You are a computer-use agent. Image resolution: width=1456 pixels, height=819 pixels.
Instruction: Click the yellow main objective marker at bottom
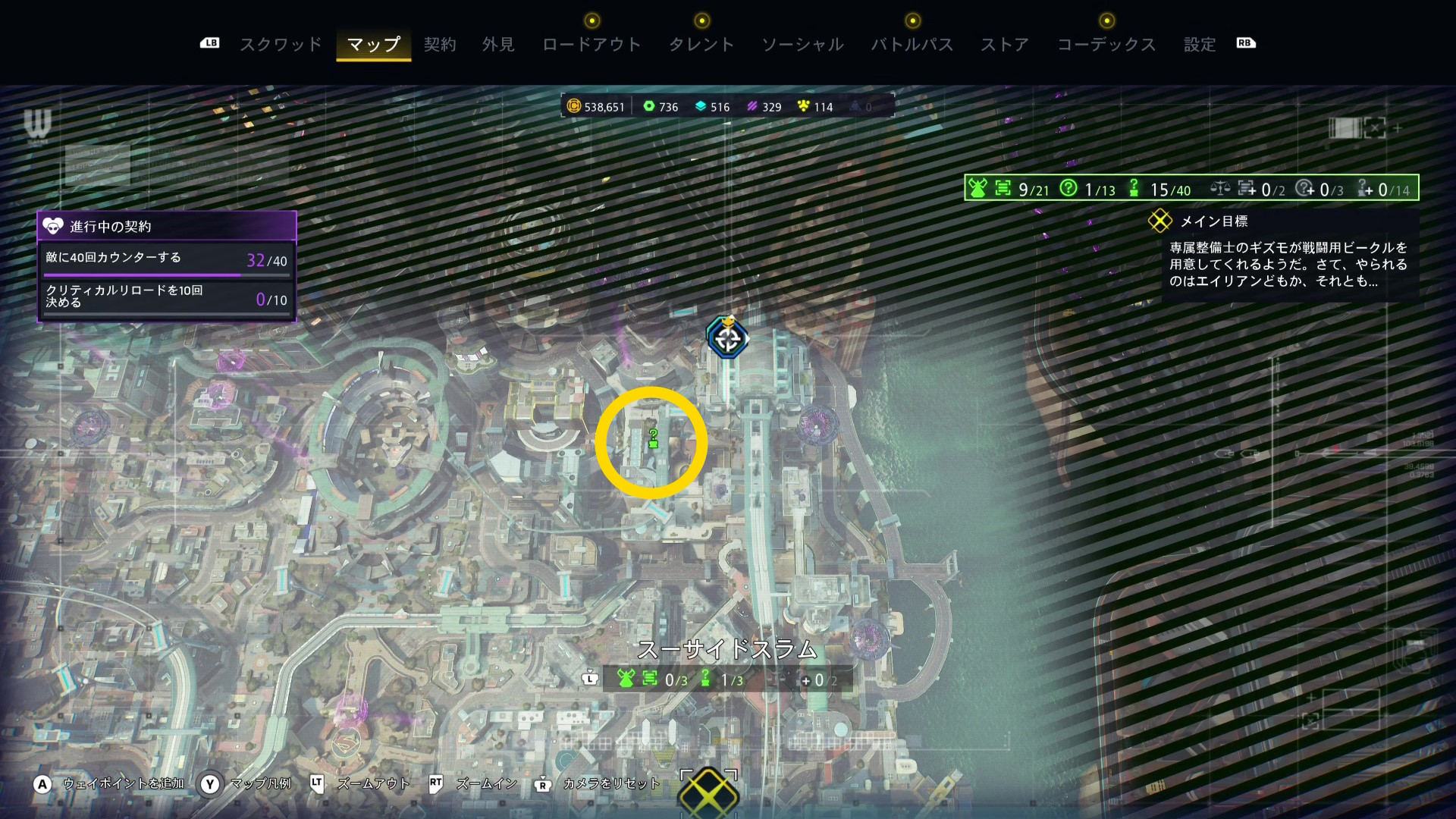[x=708, y=792]
